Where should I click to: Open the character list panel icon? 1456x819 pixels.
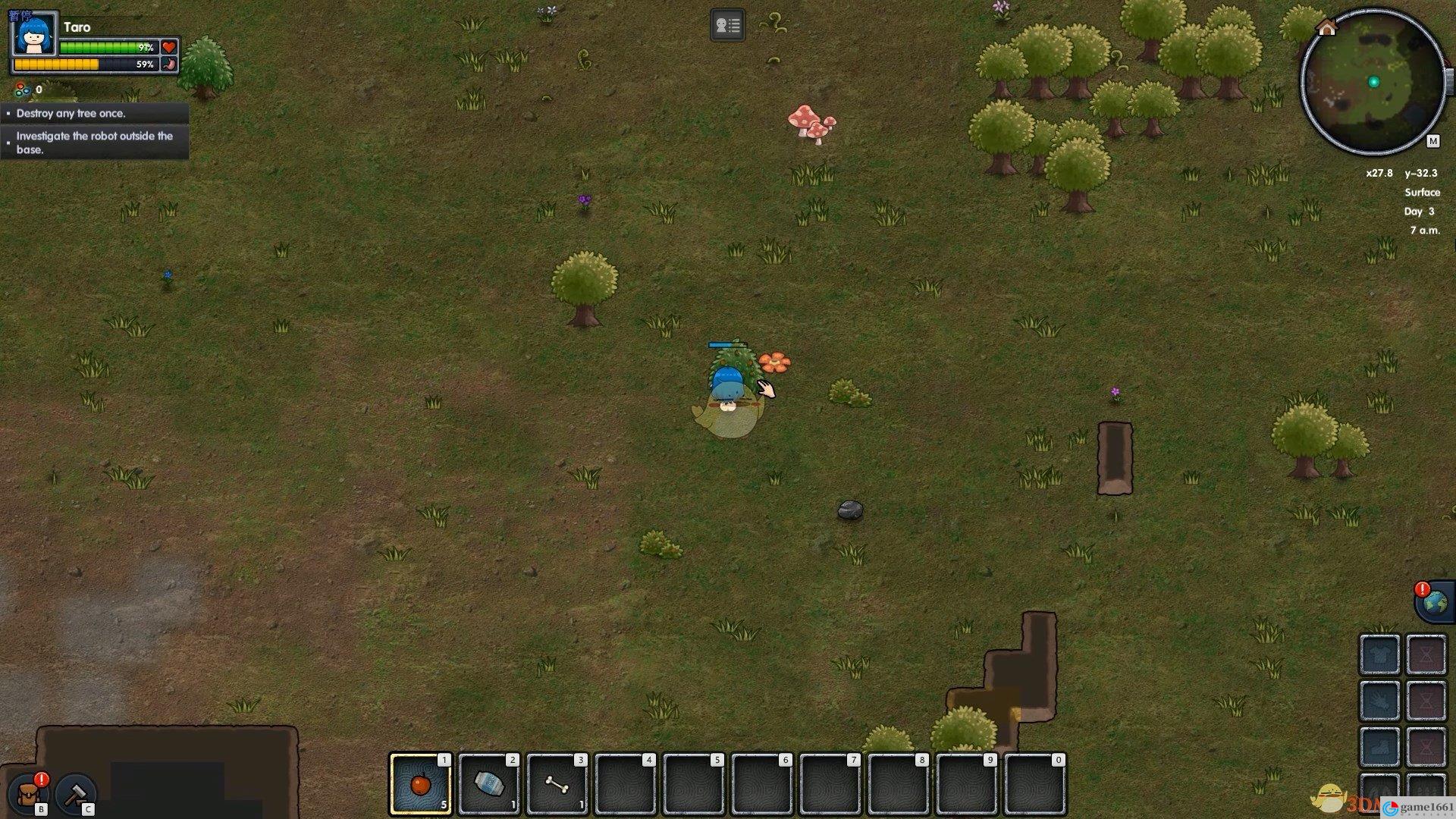click(727, 26)
